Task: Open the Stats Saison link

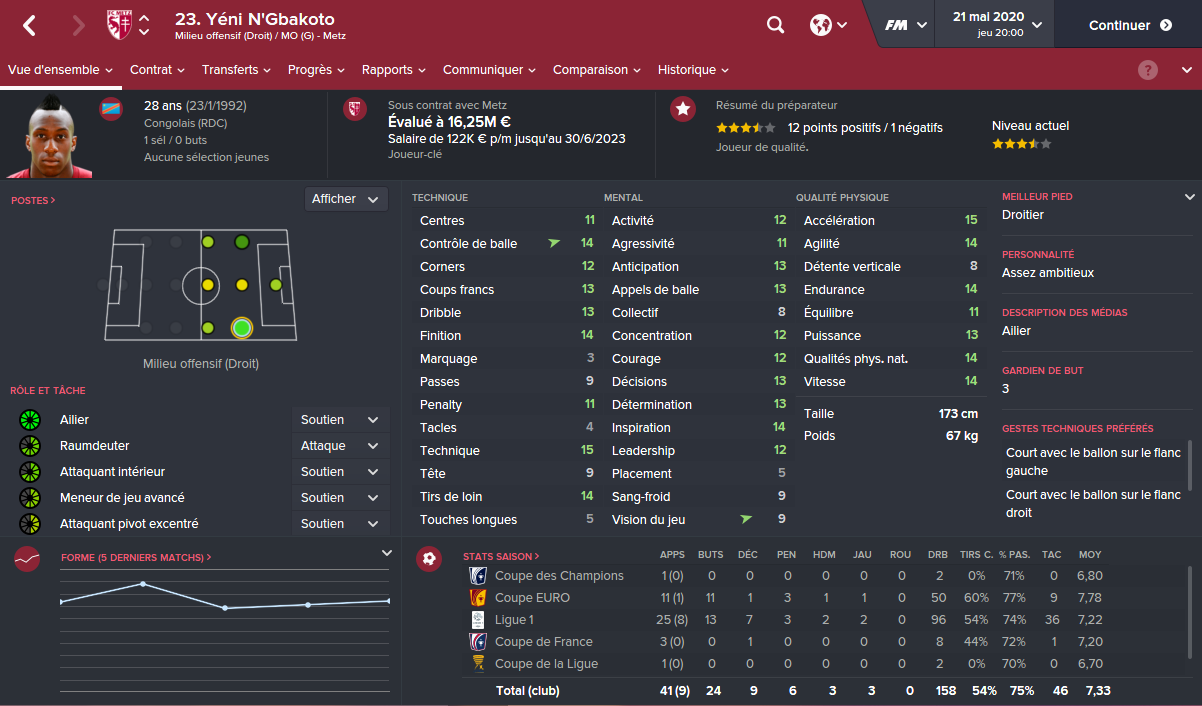Action: [501, 556]
